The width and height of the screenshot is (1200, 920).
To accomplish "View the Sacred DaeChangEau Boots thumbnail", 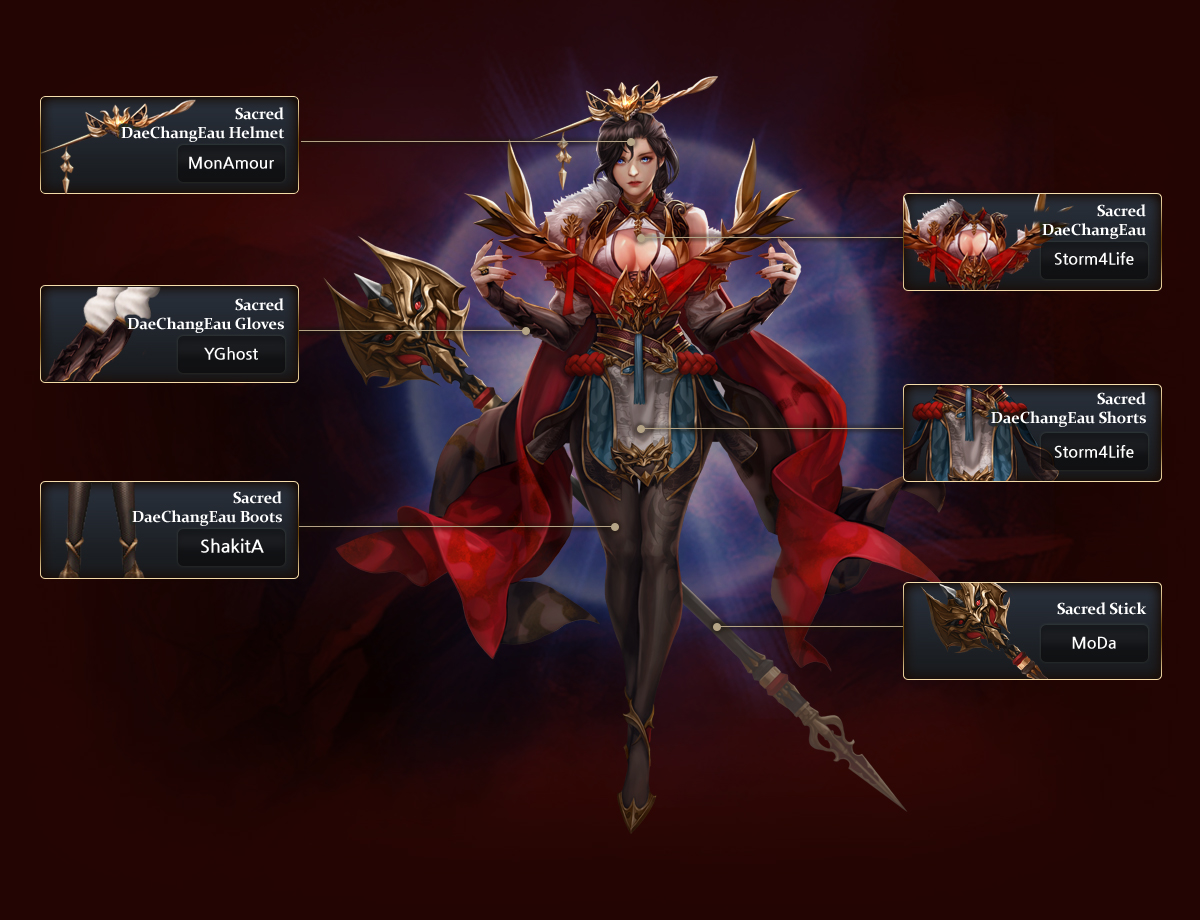I will (100, 529).
